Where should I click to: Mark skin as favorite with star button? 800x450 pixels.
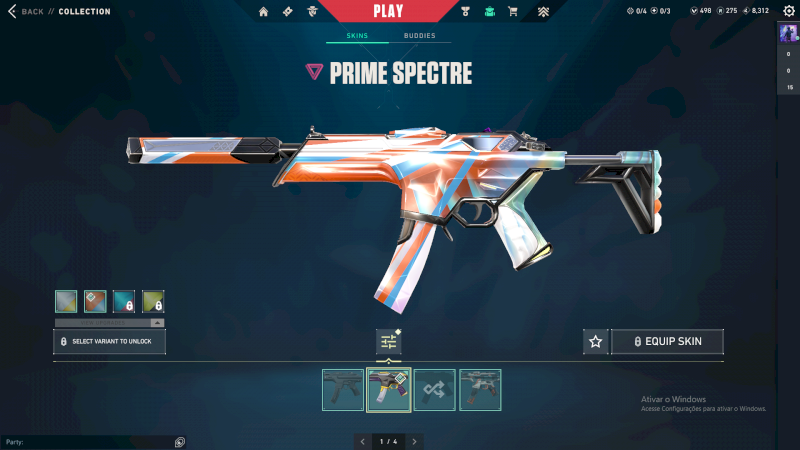(x=596, y=342)
